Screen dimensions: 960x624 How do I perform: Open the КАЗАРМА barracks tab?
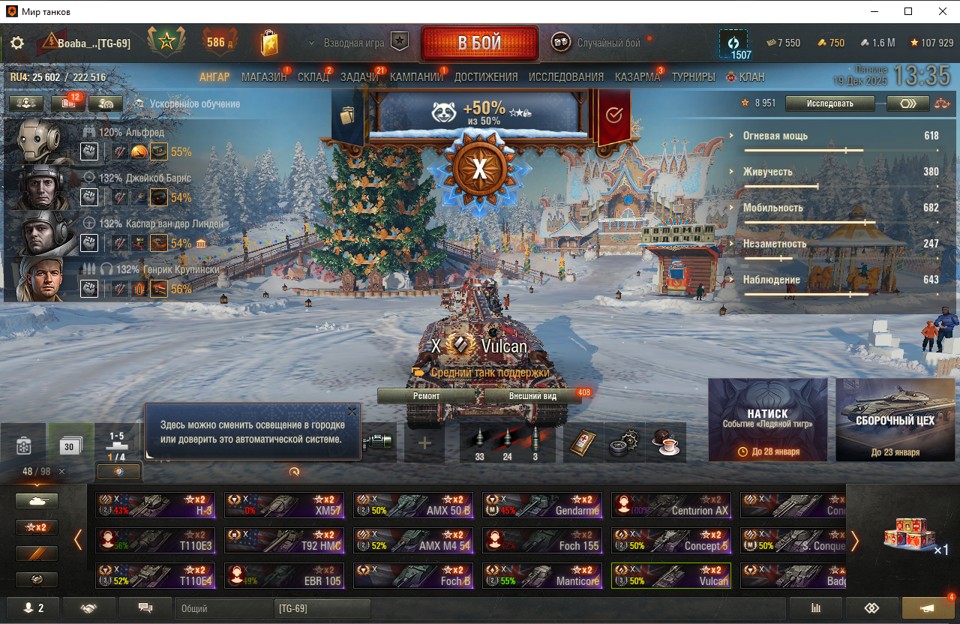(x=637, y=77)
